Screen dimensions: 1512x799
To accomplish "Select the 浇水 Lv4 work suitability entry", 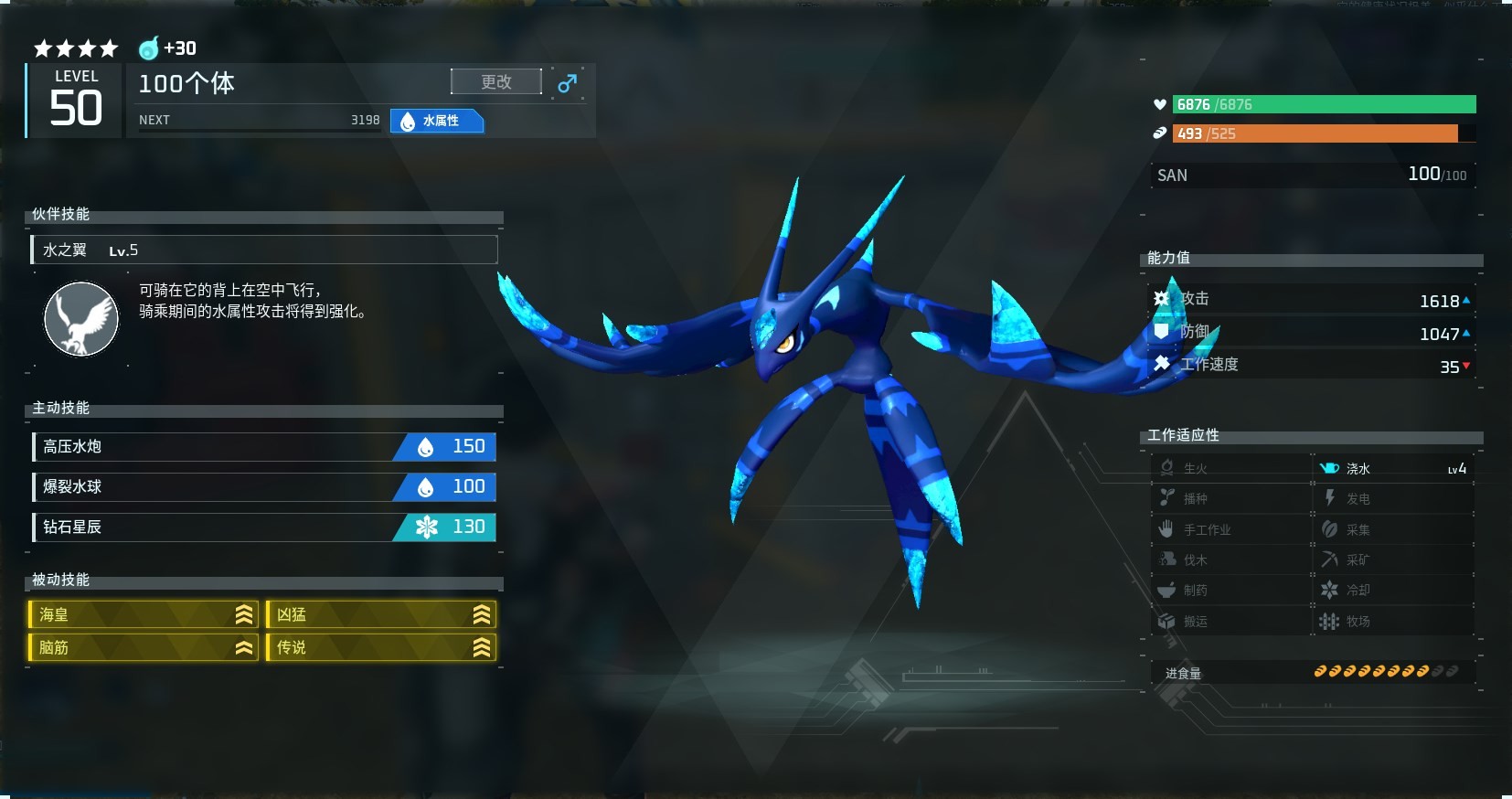I will [x=1393, y=468].
